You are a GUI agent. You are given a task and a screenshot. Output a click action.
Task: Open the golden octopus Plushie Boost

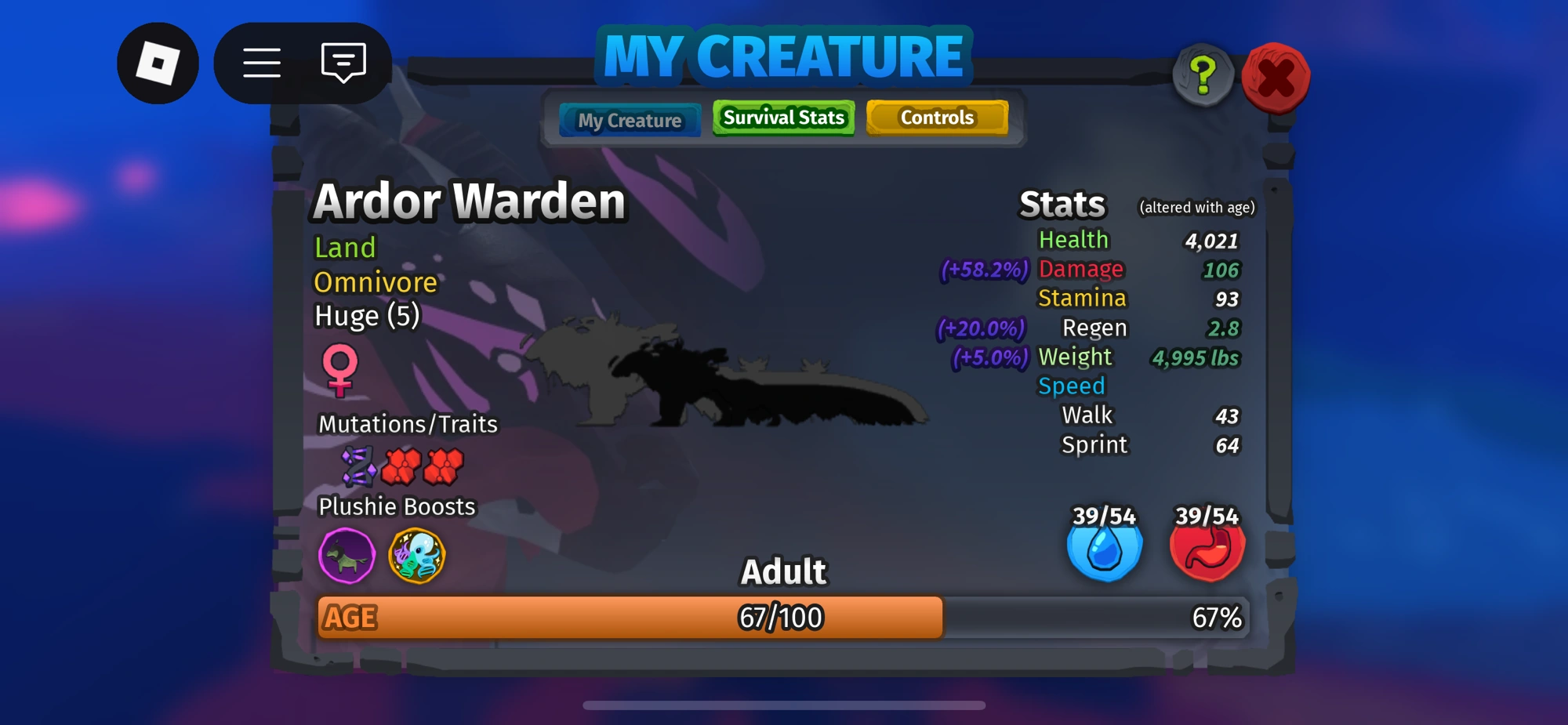pyautogui.click(x=418, y=557)
